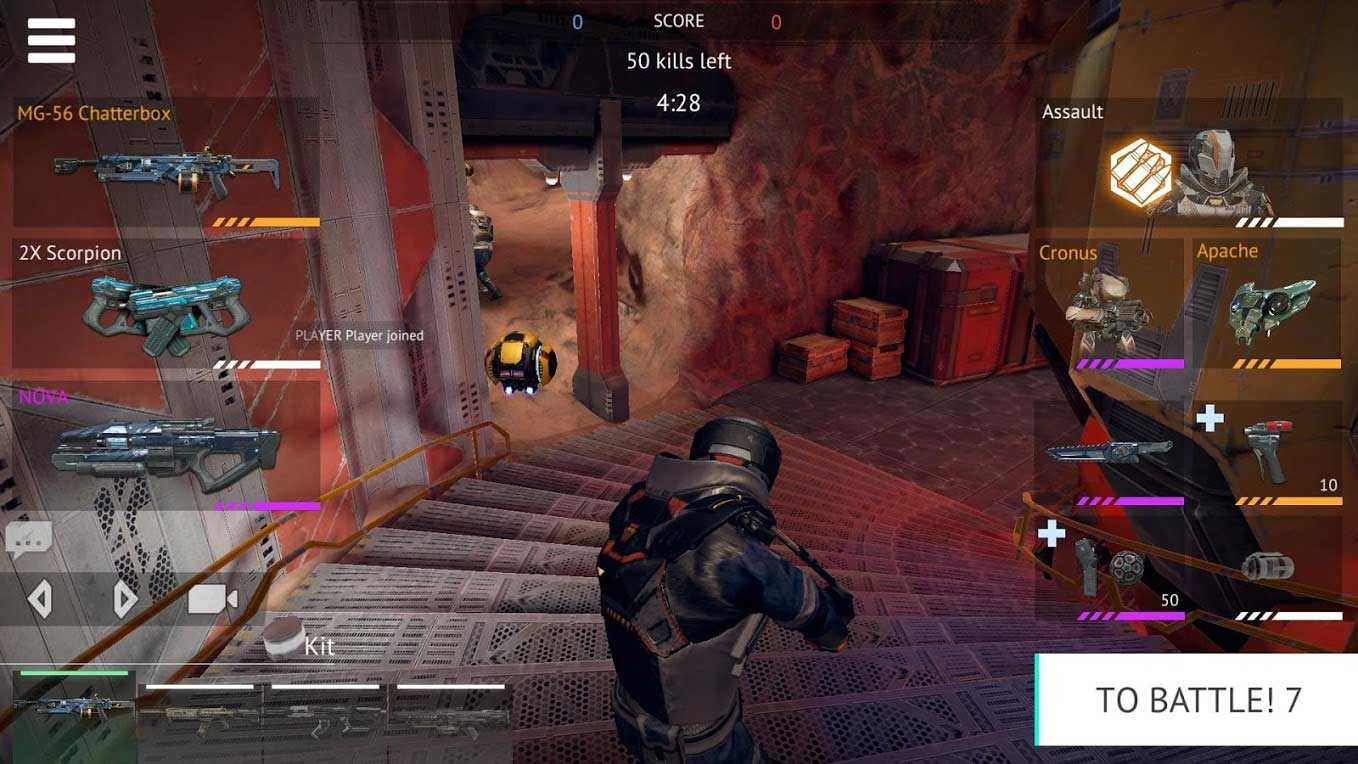Open the chat speech bubble
The height and width of the screenshot is (764, 1358).
pos(28,540)
